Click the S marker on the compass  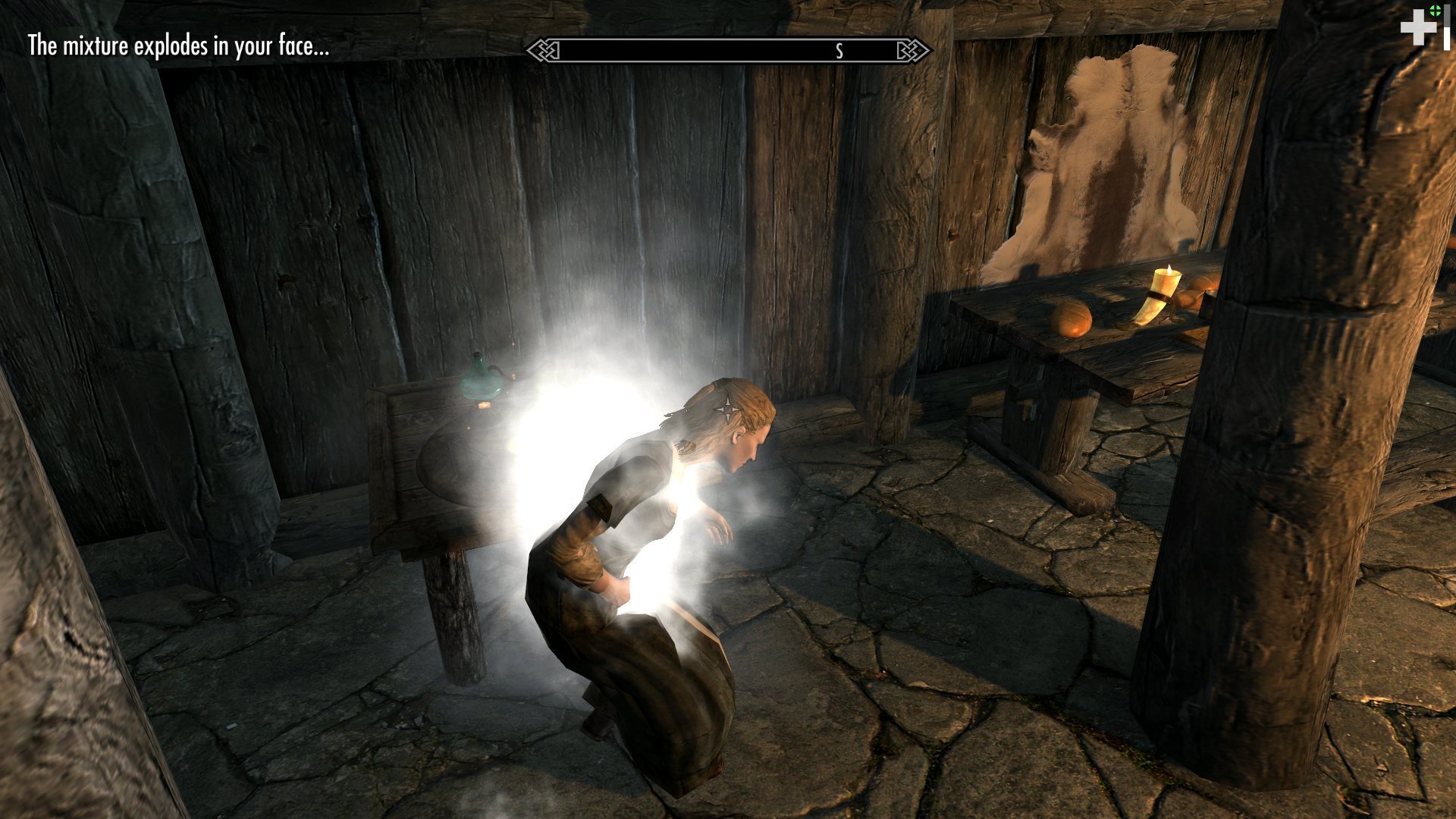point(839,52)
